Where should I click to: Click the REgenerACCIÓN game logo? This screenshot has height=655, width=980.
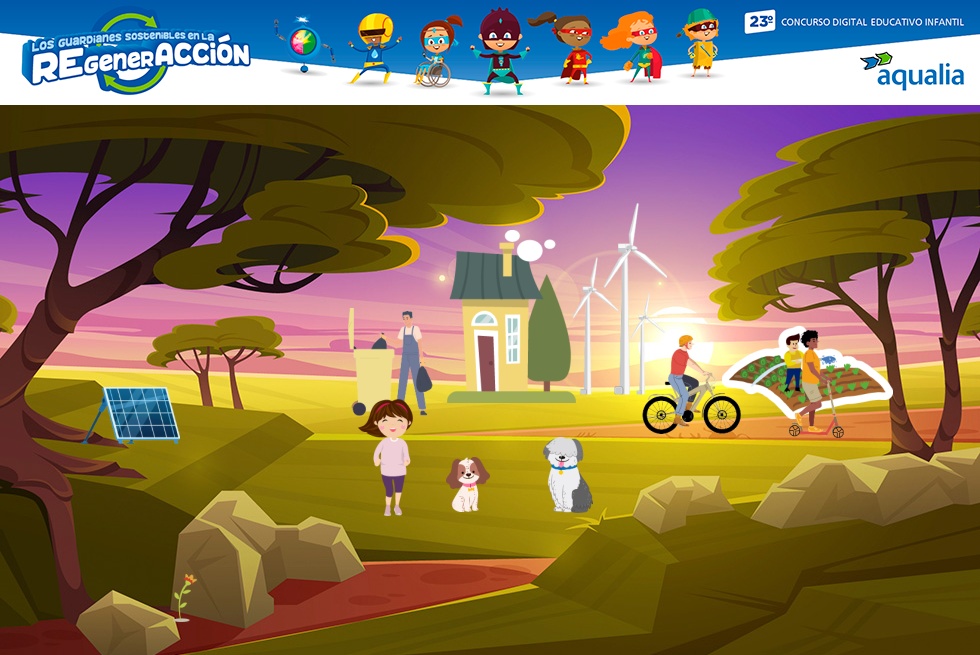click(136, 55)
